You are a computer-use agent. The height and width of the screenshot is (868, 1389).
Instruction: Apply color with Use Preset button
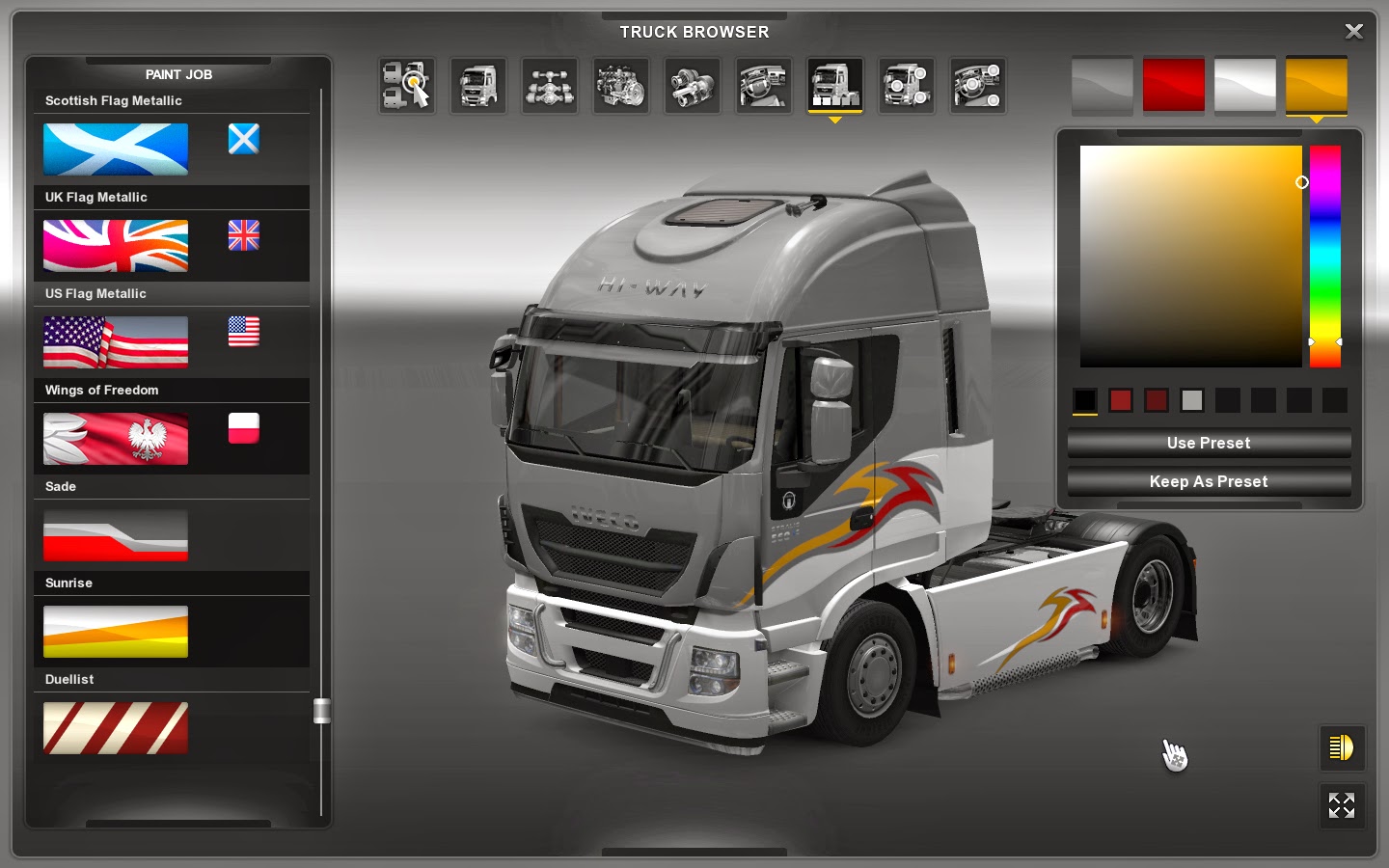(1208, 443)
